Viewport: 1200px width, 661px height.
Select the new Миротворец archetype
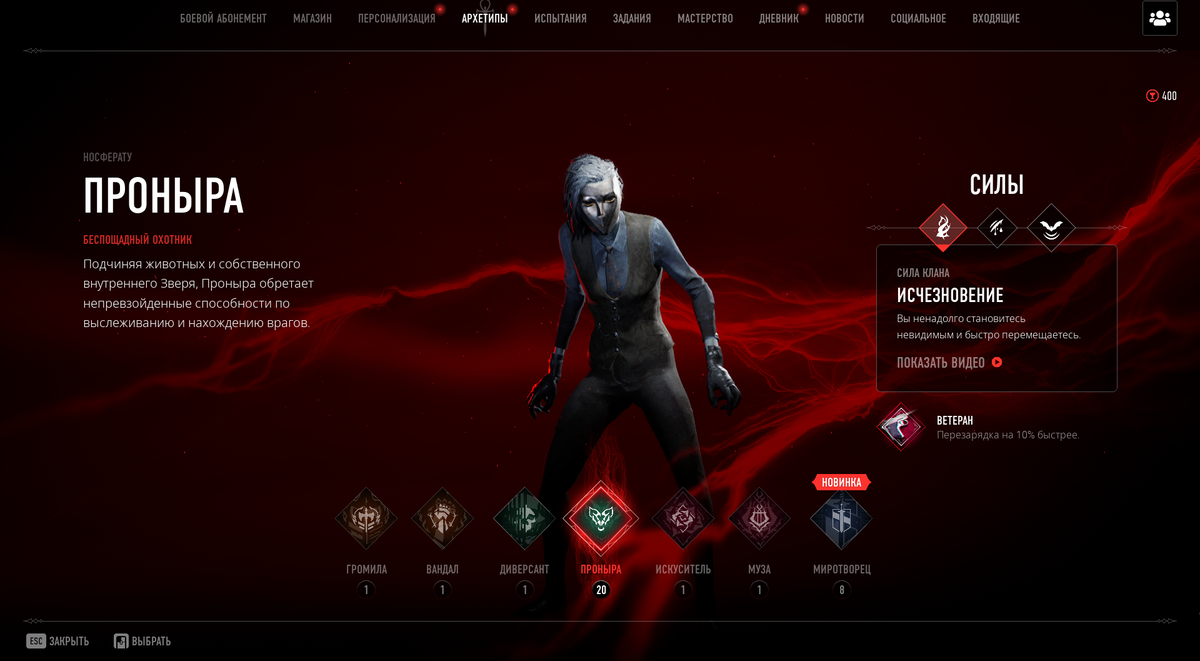click(x=841, y=518)
